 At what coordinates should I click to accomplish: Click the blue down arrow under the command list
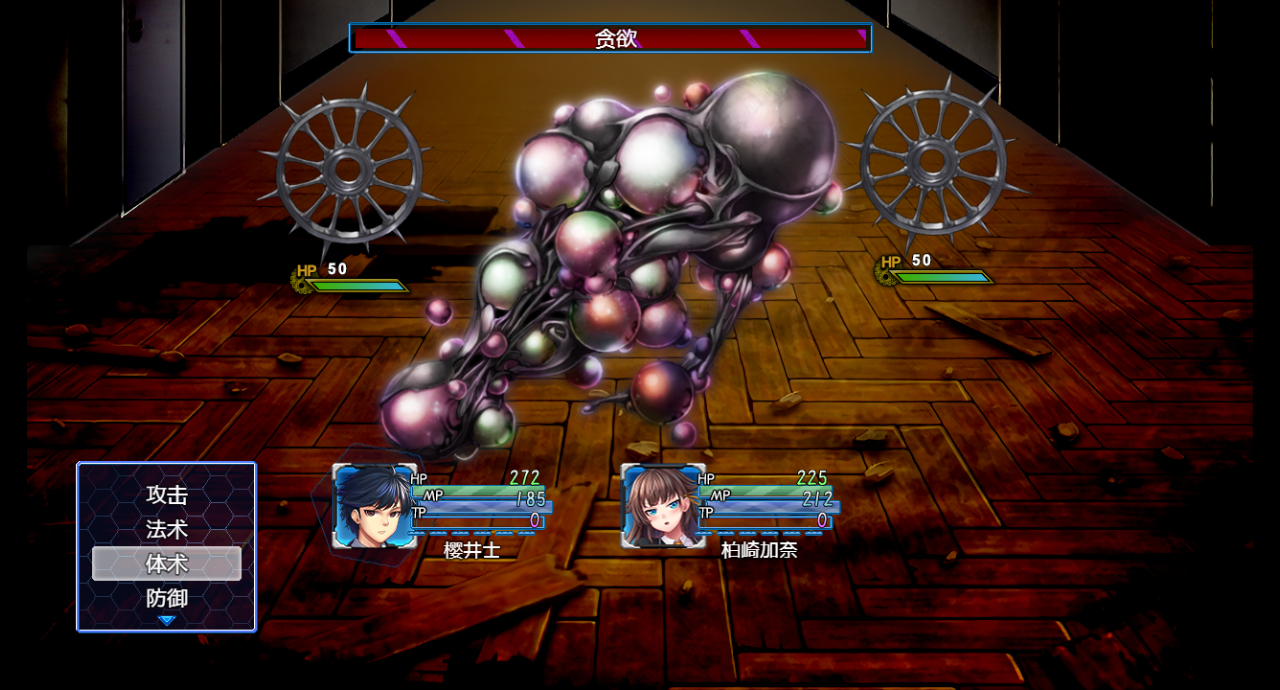pos(167,621)
